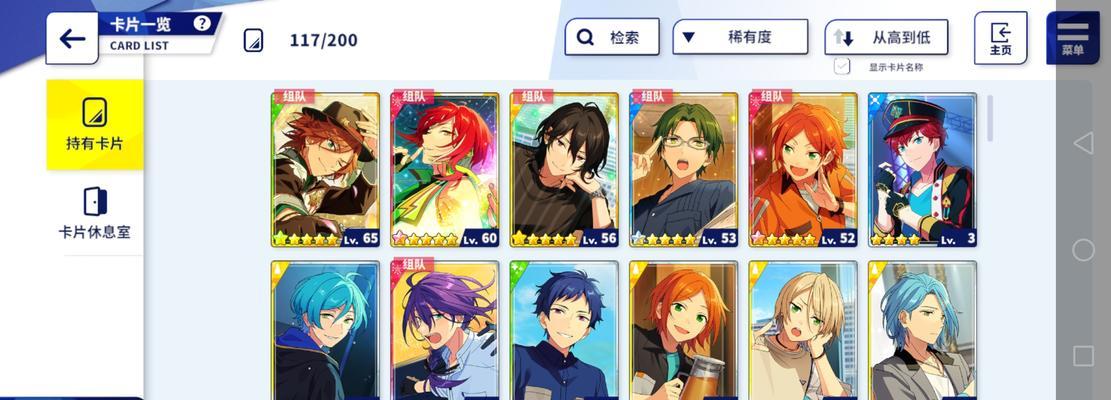Screen dimensions: 1111x400
Task: Return to 主页 home page
Action: tap(1000, 38)
